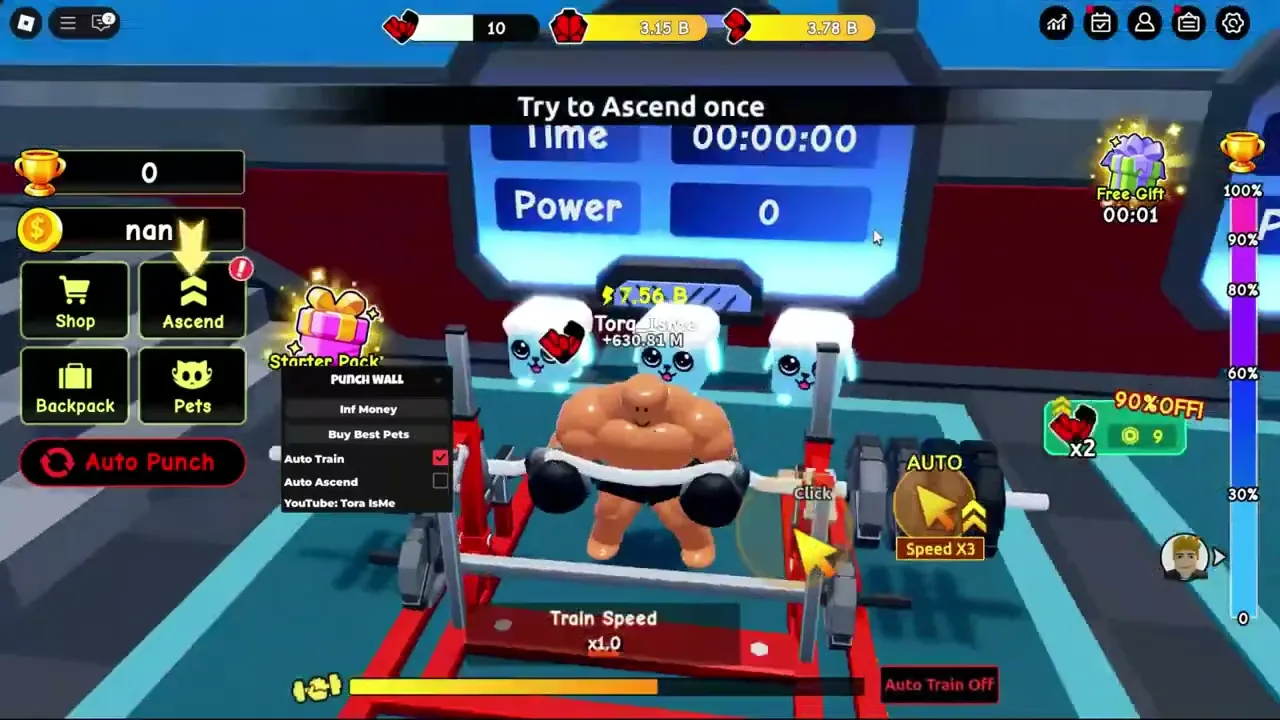Open game settings gear icon
Viewport: 1280px width, 720px height.
[1232, 22]
